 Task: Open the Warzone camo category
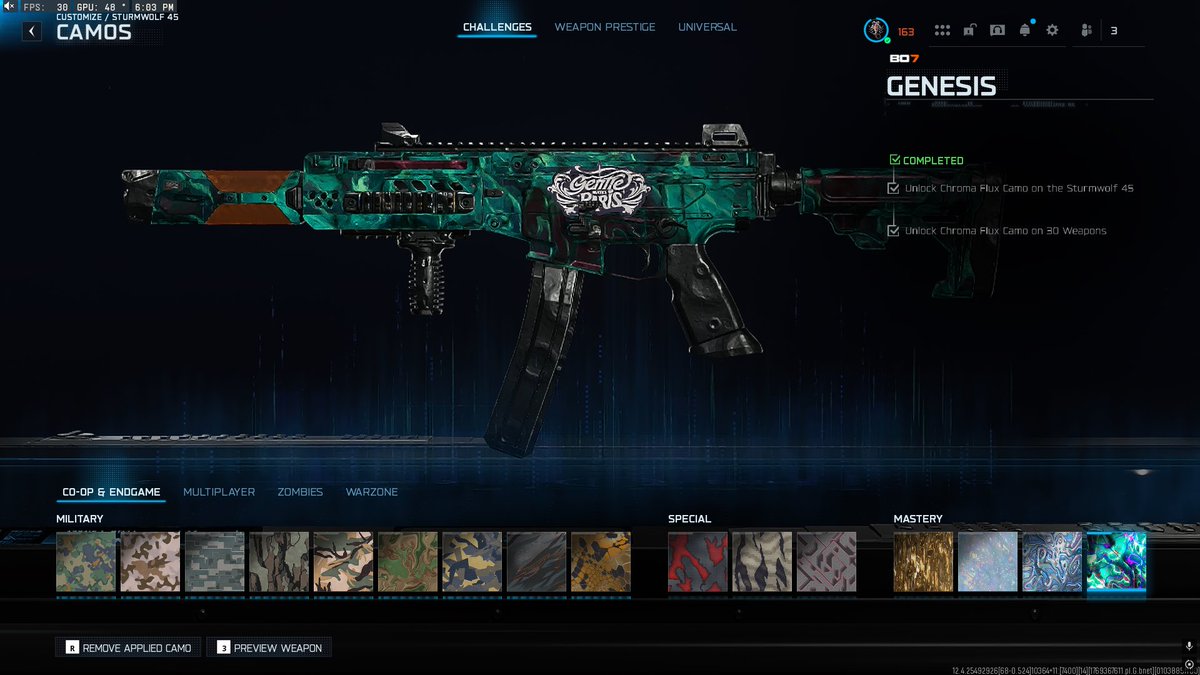coord(372,492)
